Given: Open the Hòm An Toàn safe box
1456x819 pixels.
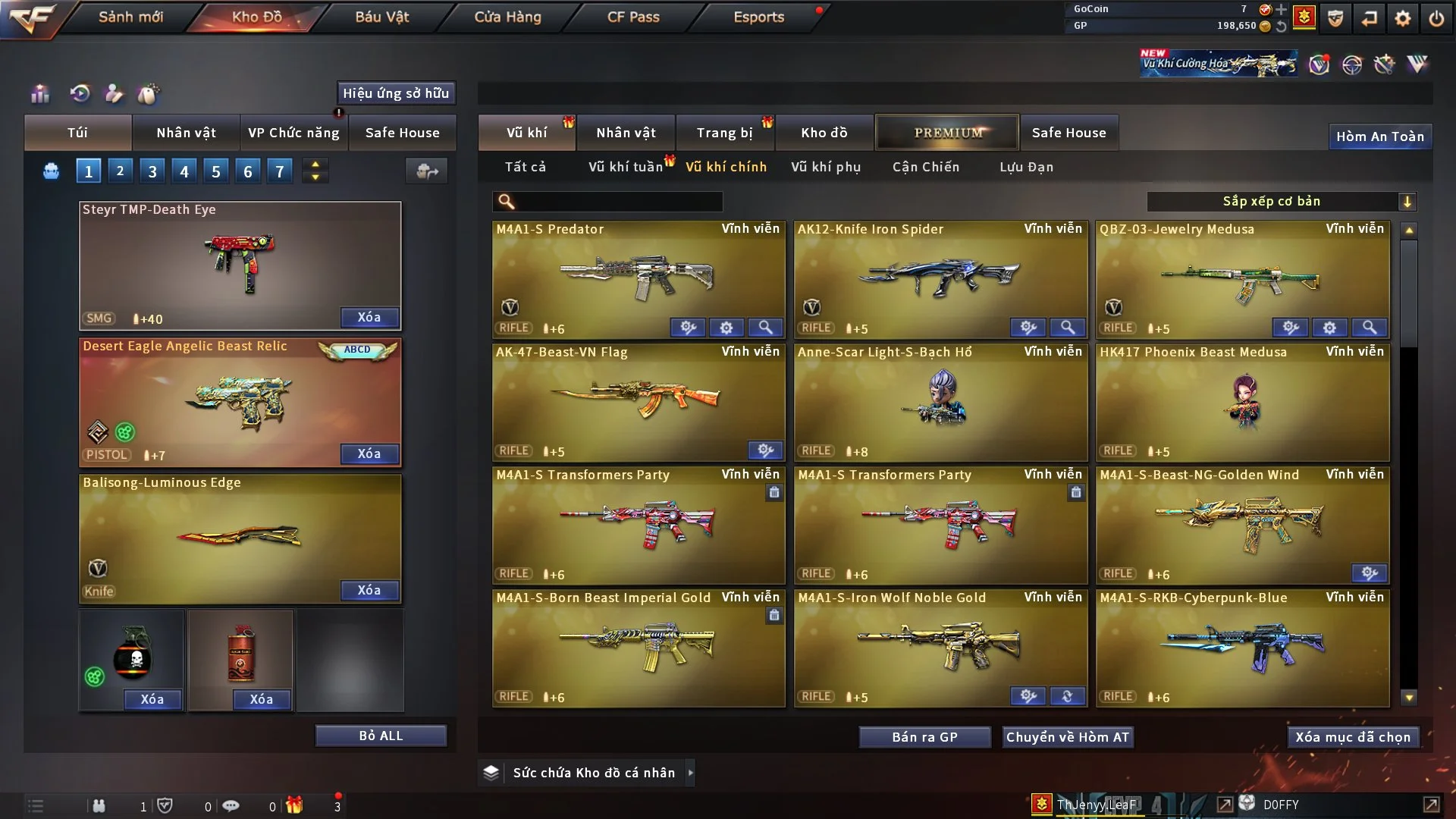Looking at the screenshot, I should (x=1380, y=136).
